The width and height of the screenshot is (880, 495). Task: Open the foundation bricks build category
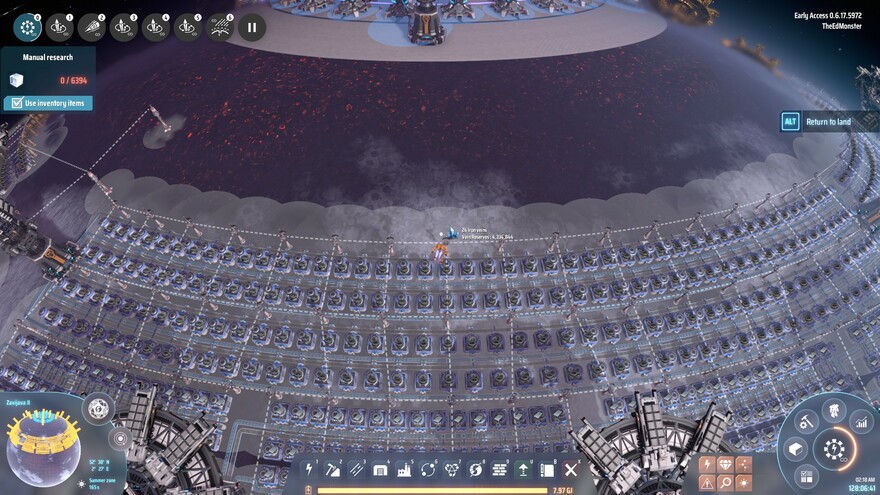pyautogui.click(x=500, y=469)
